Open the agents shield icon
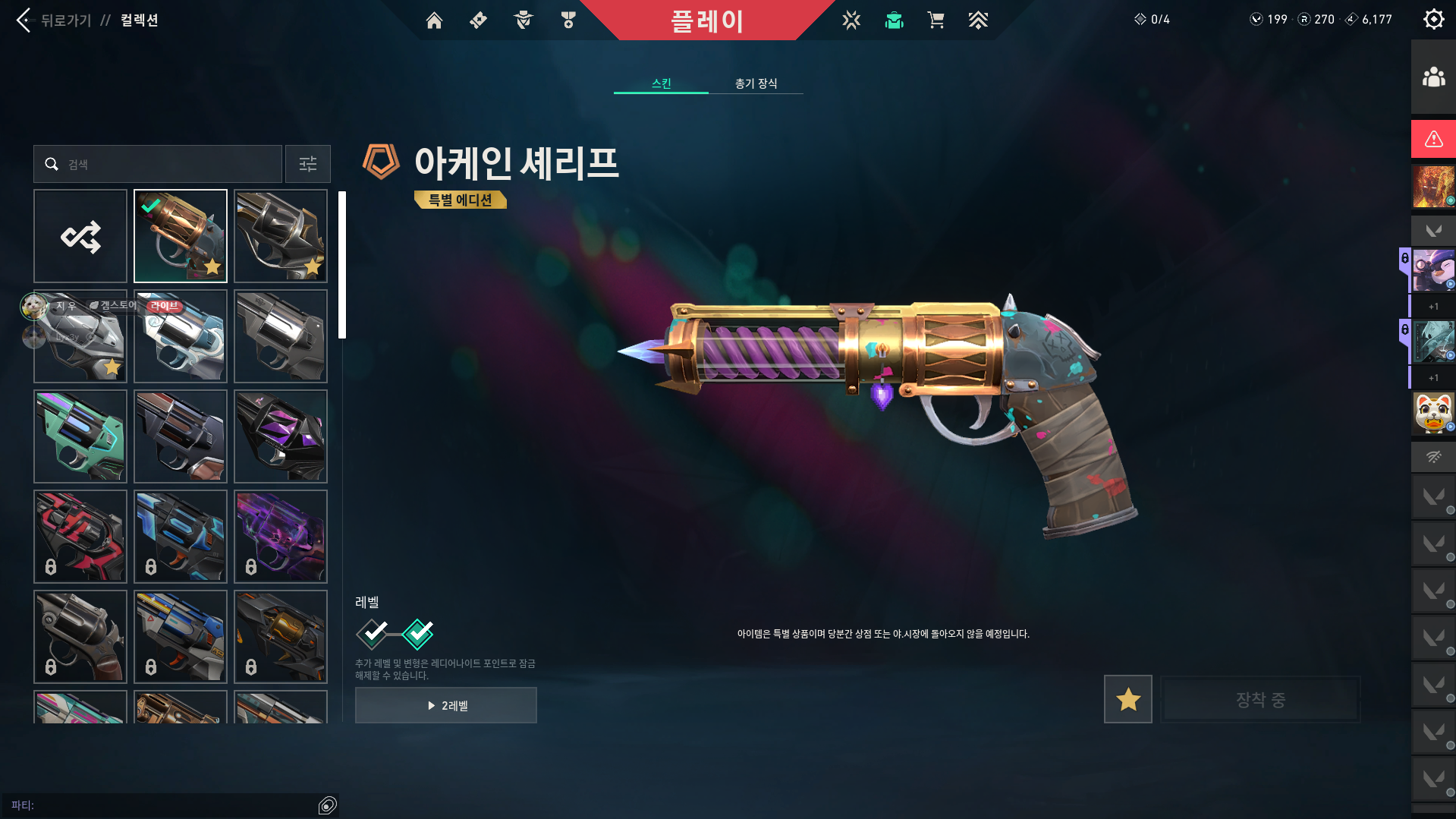The height and width of the screenshot is (819, 1456). (x=522, y=20)
